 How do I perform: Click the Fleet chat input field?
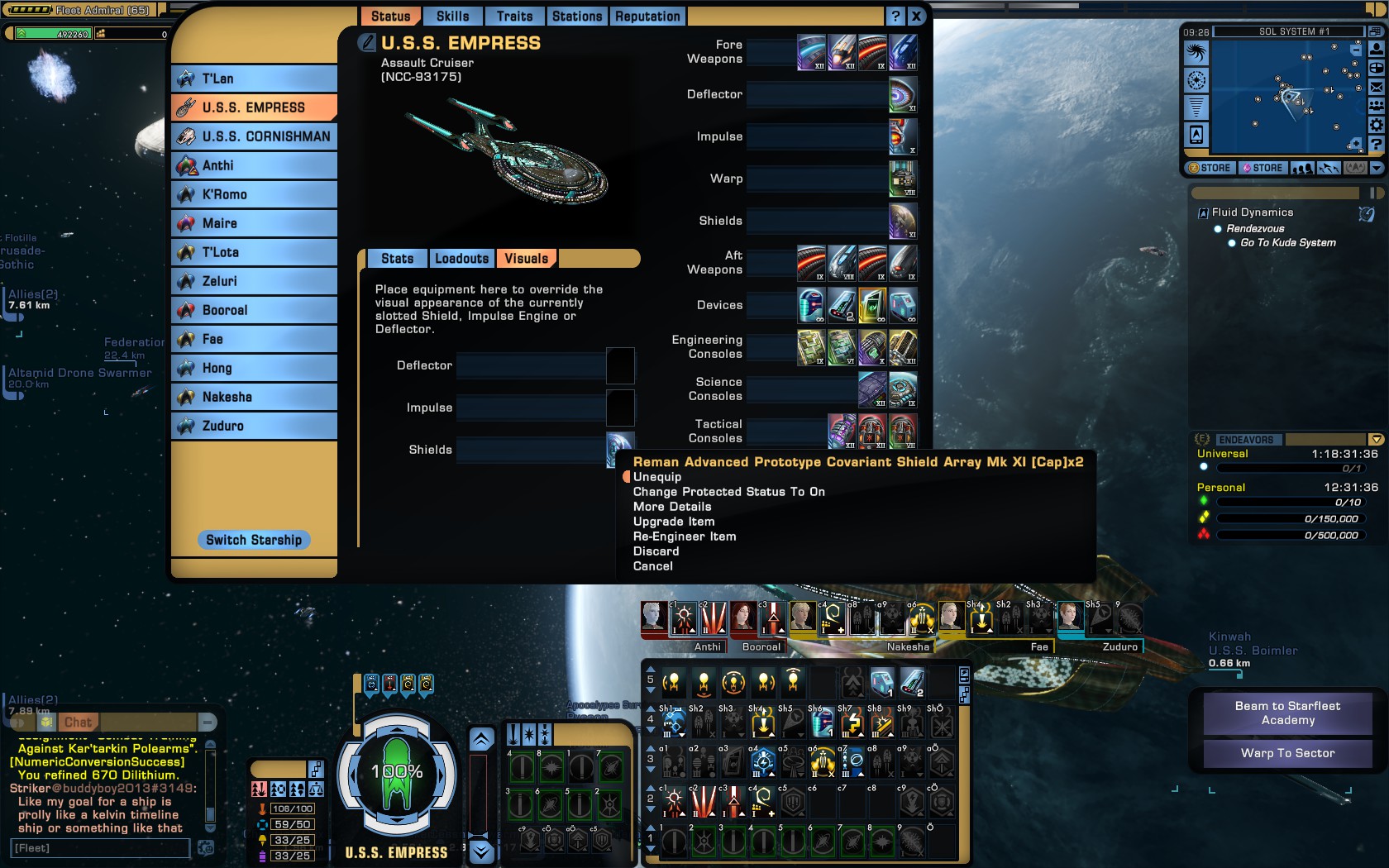tap(101, 848)
